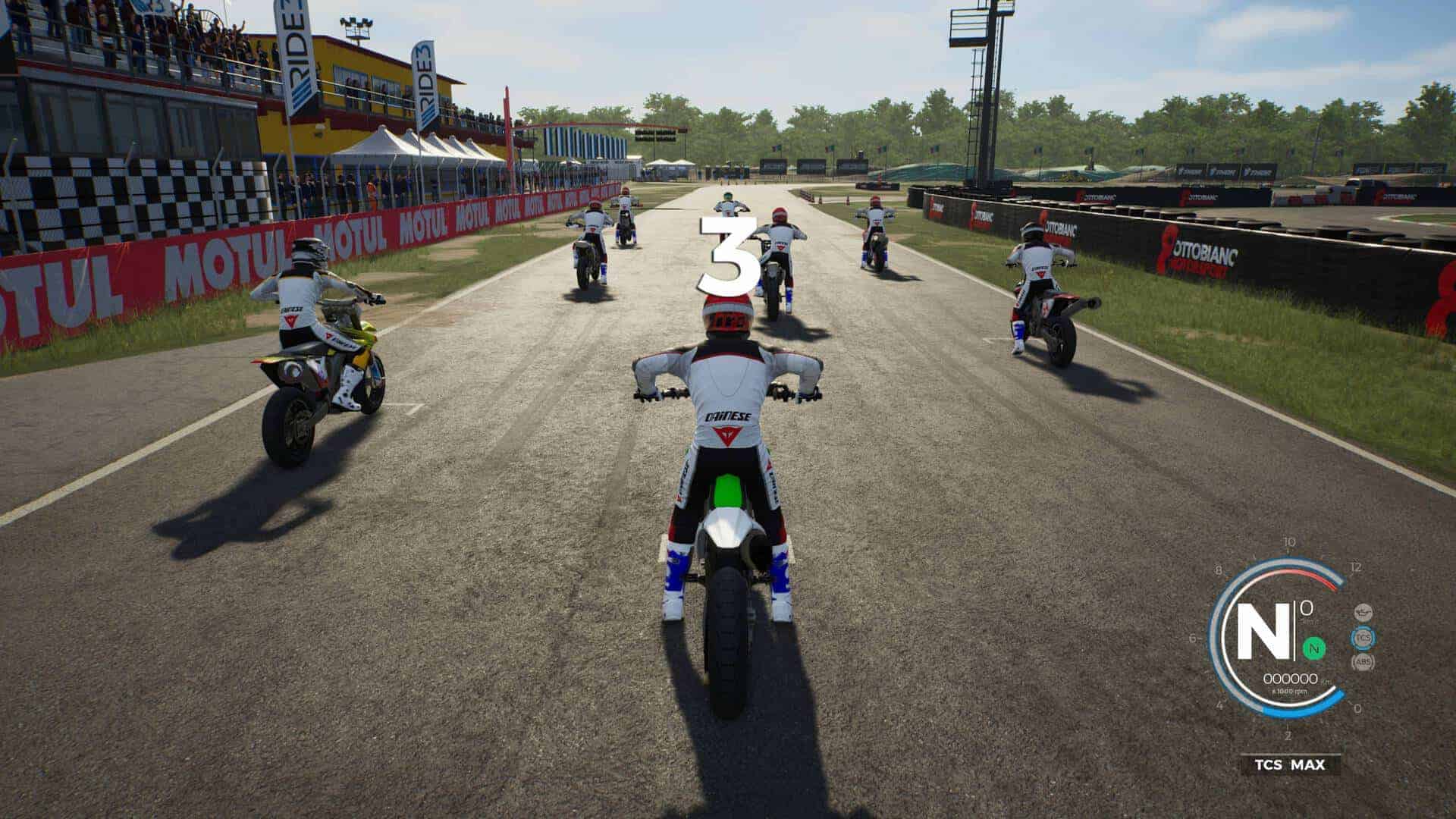Click the TCS MAX status label
Image resolution: width=1456 pixels, height=819 pixels.
tap(1289, 764)
